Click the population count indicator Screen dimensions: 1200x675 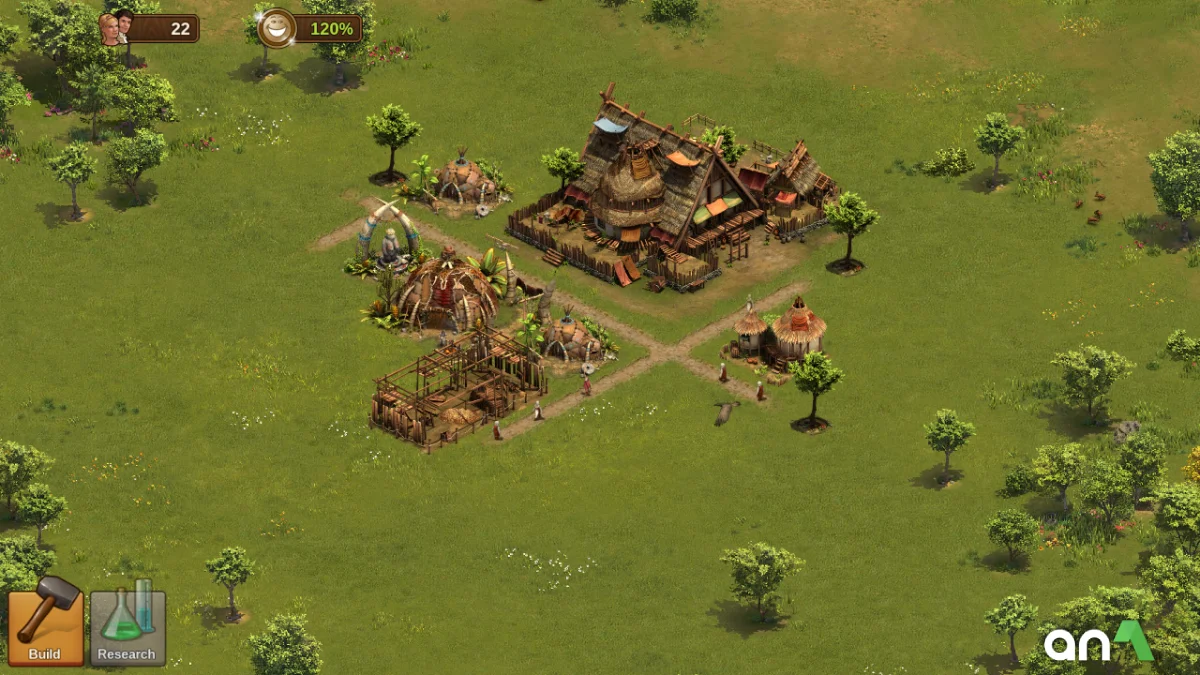(150, 28)
